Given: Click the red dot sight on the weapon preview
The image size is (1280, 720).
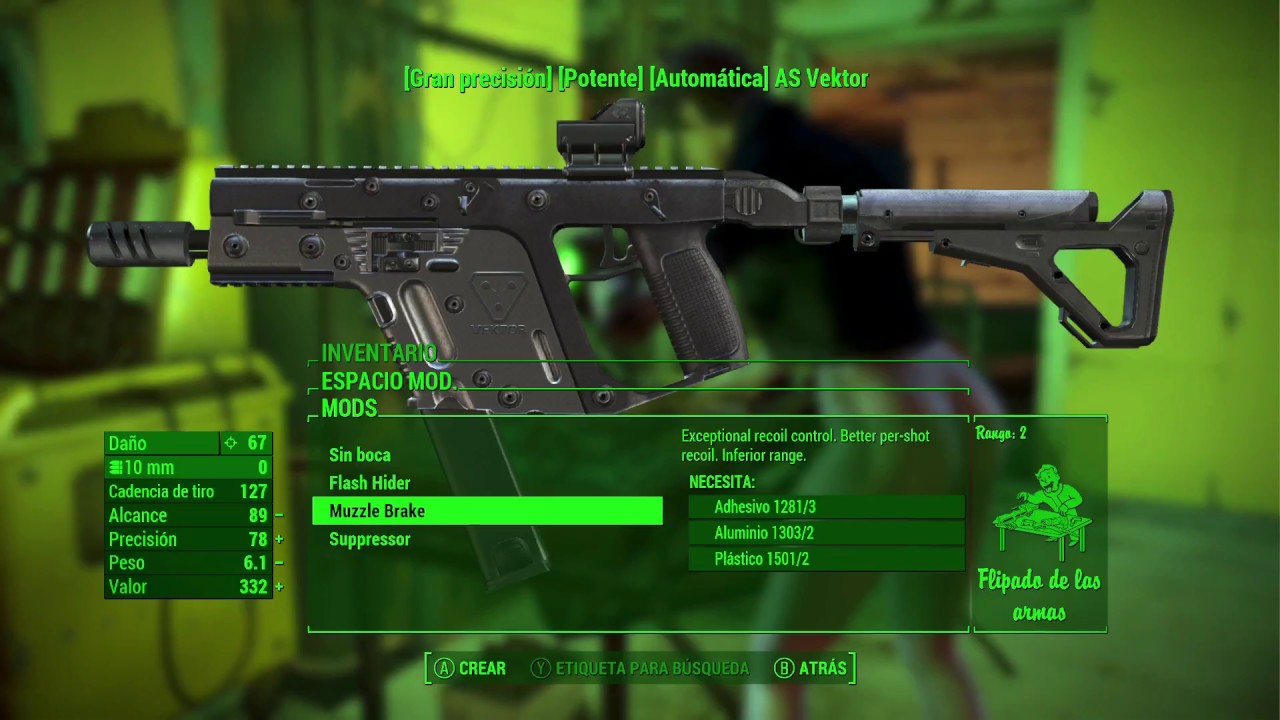Looking at the screenshot, I should [x=598, y=137].
